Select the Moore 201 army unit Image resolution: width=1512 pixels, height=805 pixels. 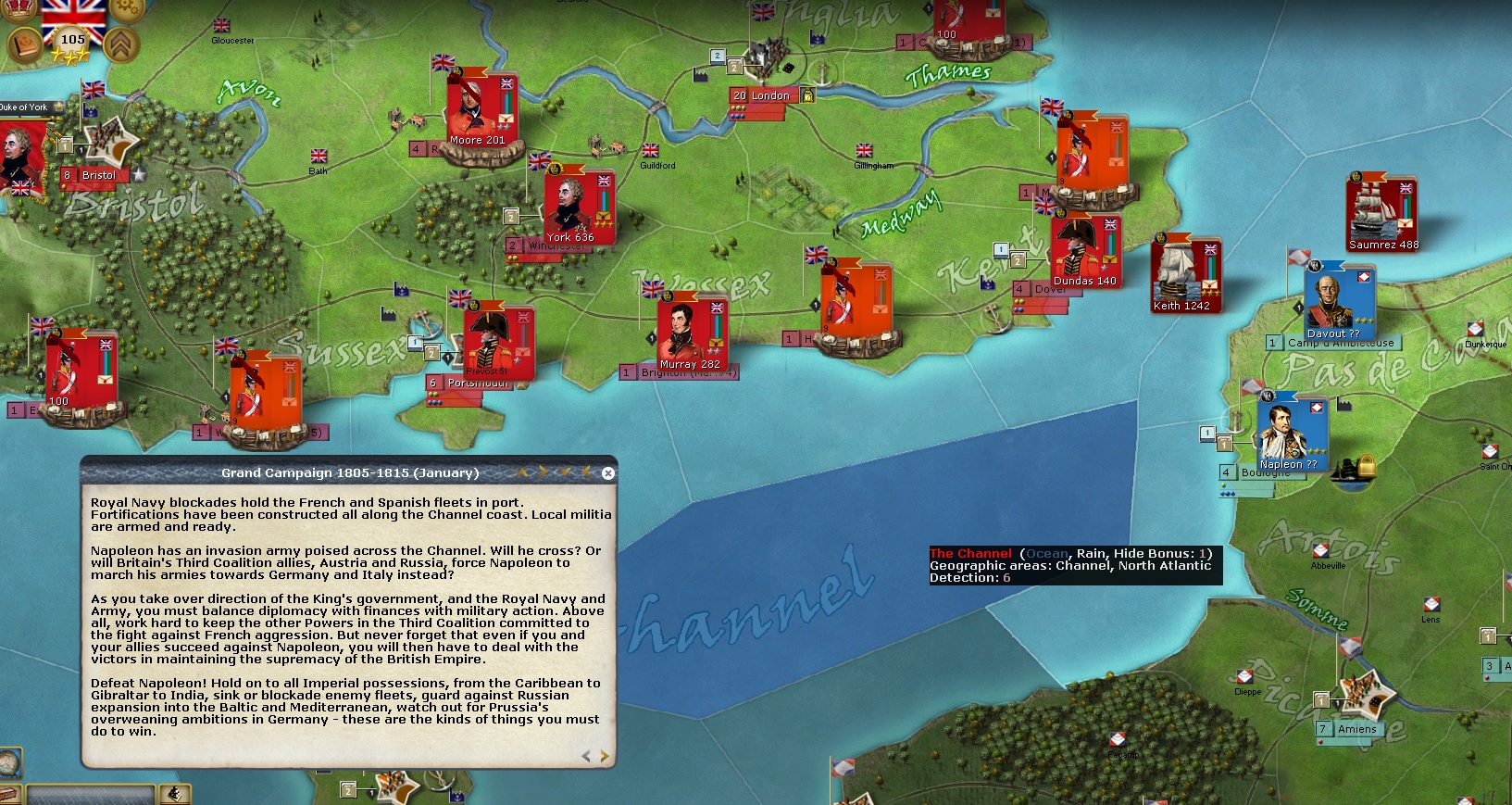point(479,111)
